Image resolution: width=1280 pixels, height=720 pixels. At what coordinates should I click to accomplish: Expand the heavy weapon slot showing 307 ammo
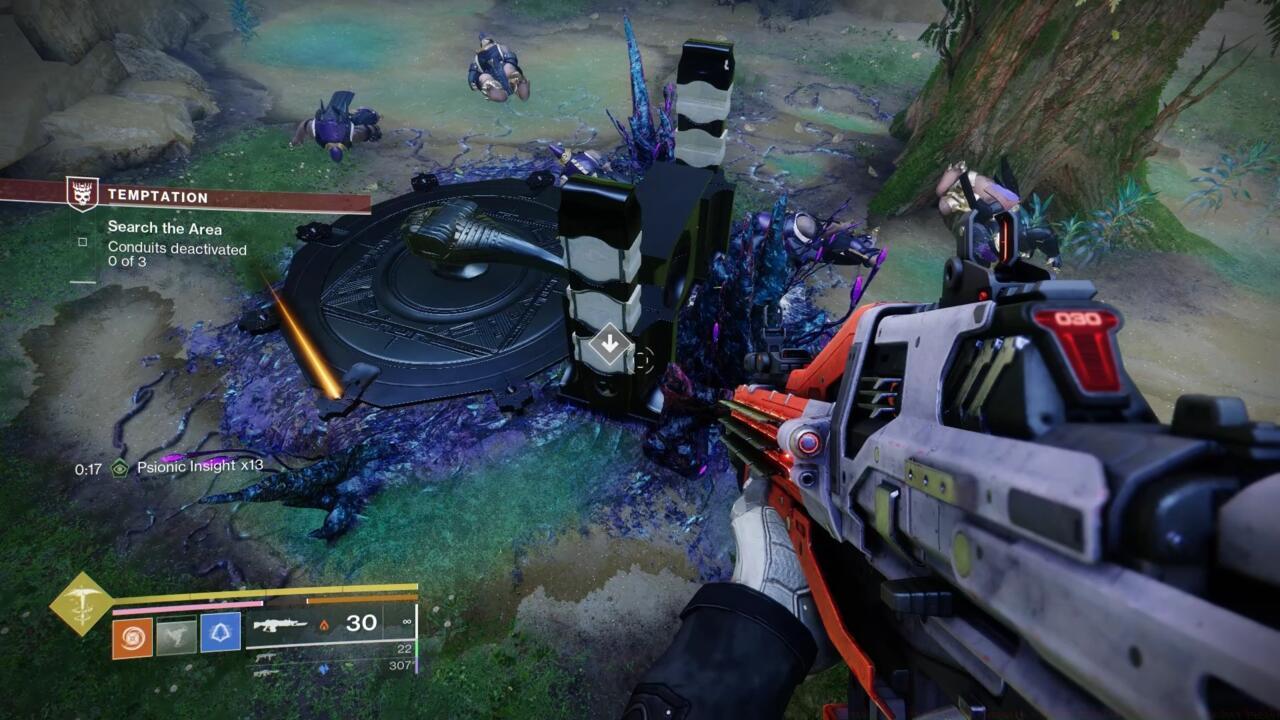coord(267,673)
